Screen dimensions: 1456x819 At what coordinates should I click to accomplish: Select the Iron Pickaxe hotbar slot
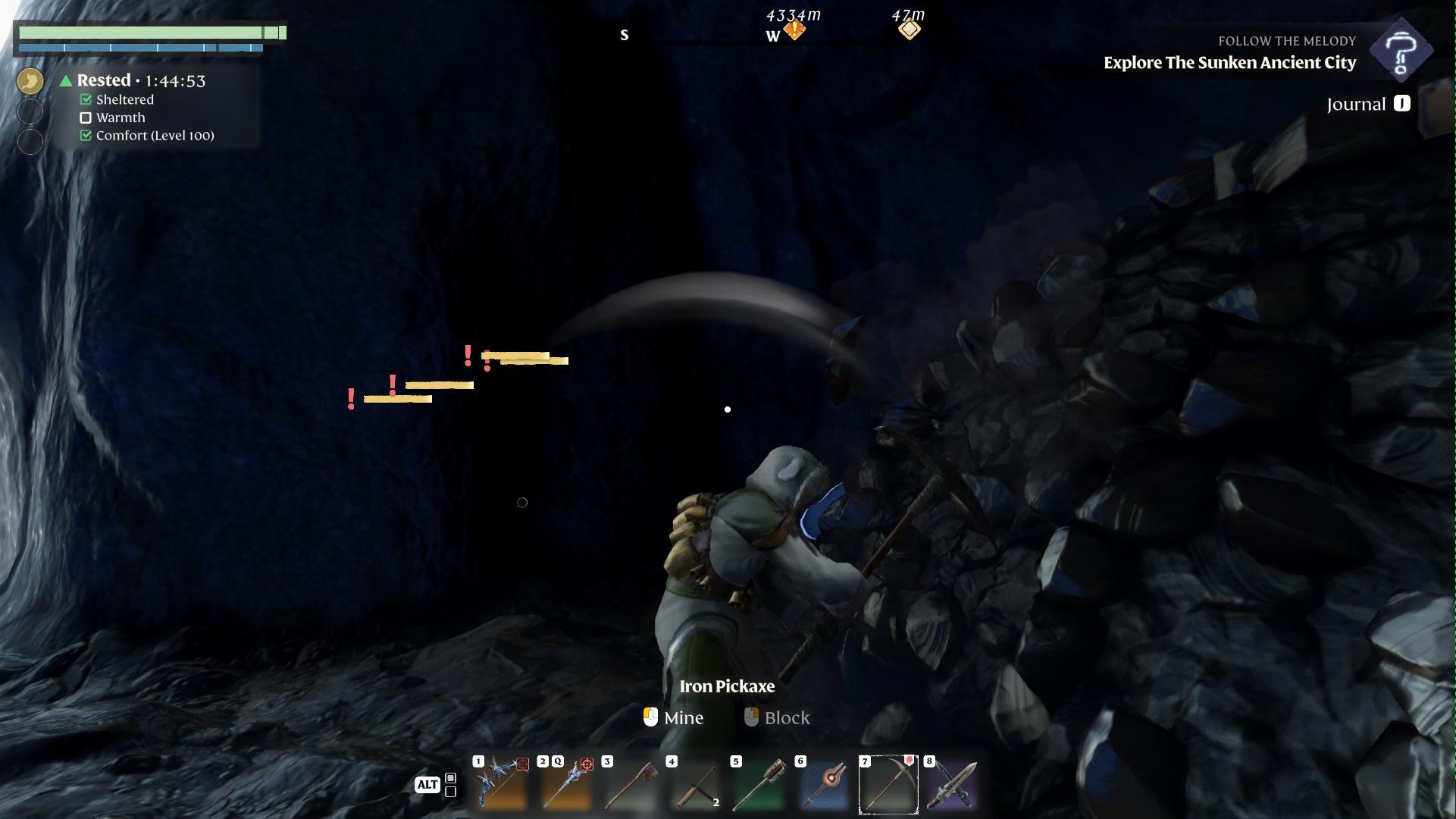[x=888, y=784]
